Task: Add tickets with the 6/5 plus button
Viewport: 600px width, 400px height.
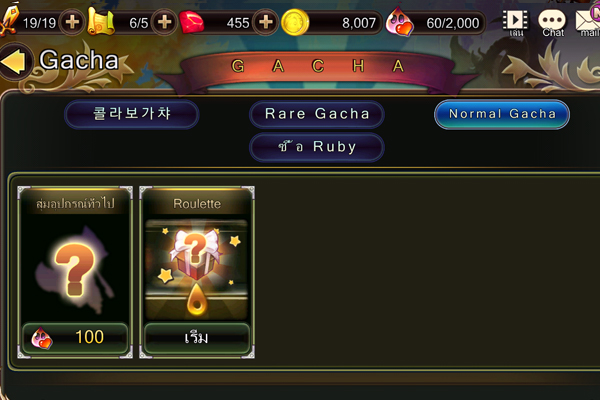Action: pos(163,21)
